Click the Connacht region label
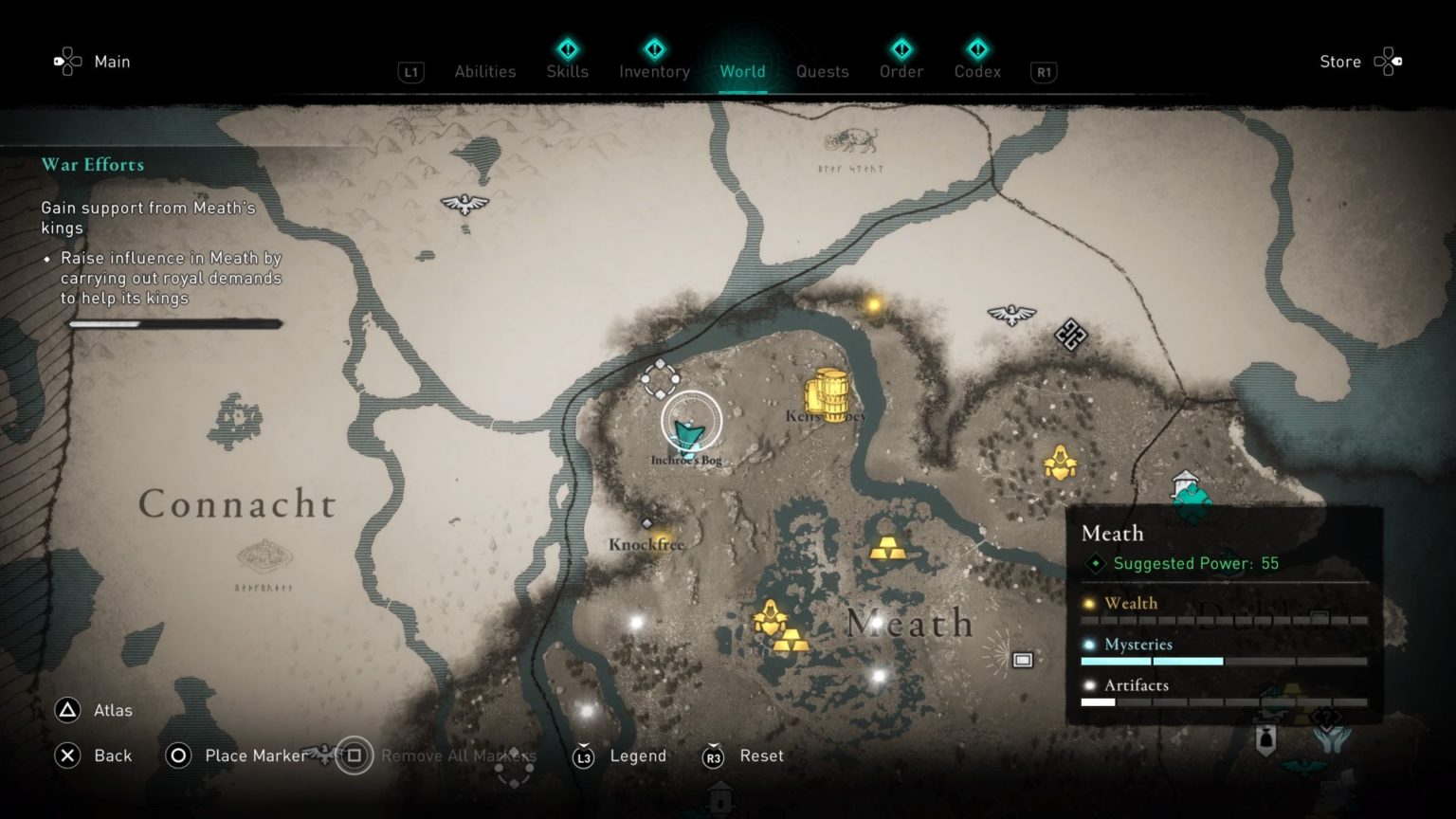This screenshot has height=819, width=1456. [x=237, y=504]
